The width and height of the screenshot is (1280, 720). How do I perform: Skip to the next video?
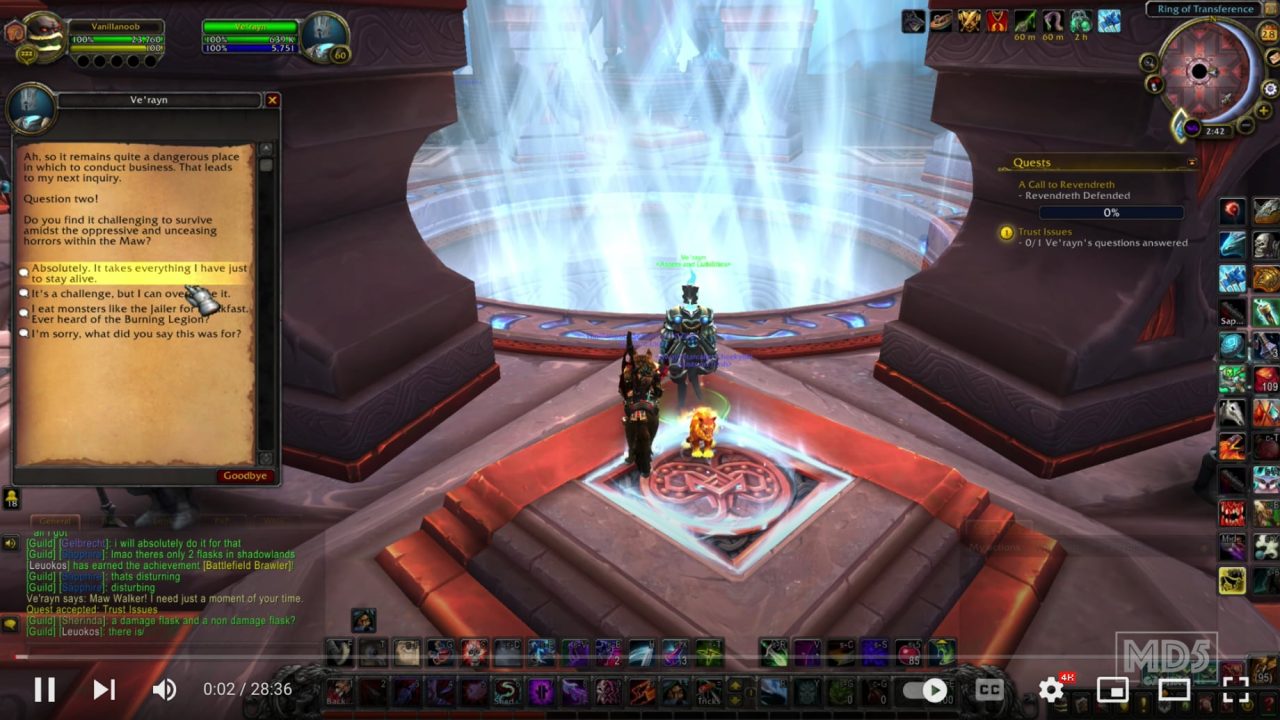(103, 690)
